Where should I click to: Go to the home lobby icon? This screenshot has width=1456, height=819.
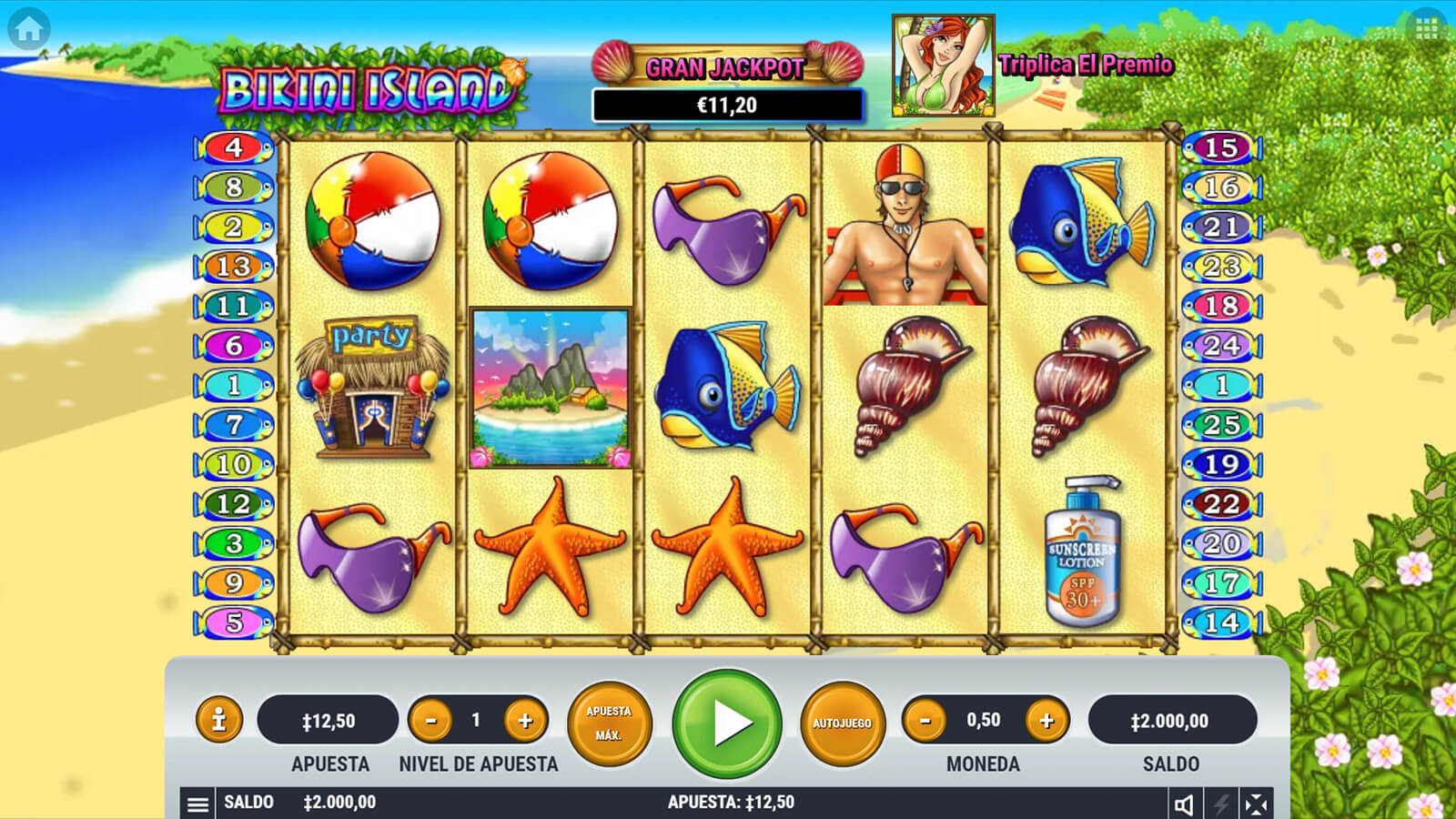[29, 29]
